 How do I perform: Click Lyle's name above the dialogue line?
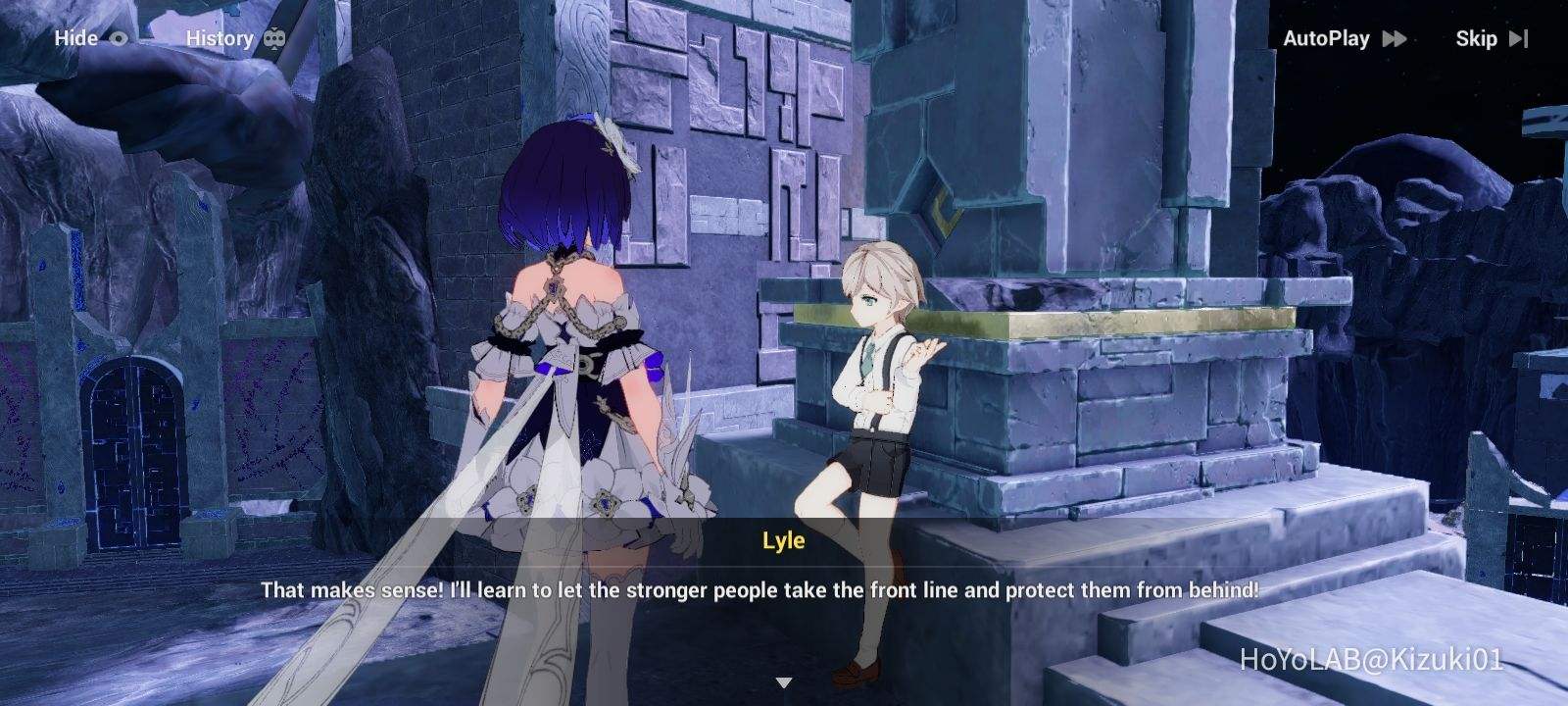(x=784, y=540)
